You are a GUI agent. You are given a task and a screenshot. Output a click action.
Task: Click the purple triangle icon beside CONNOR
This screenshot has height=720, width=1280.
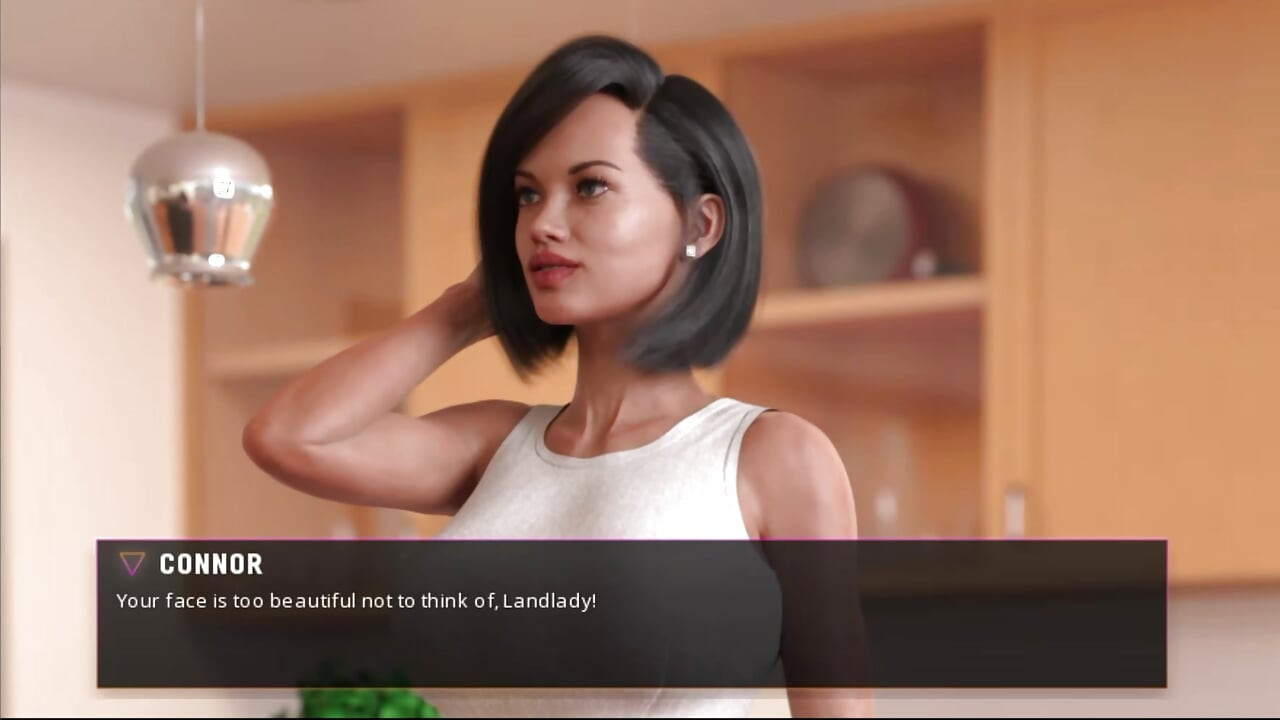(x=129, y=564)
